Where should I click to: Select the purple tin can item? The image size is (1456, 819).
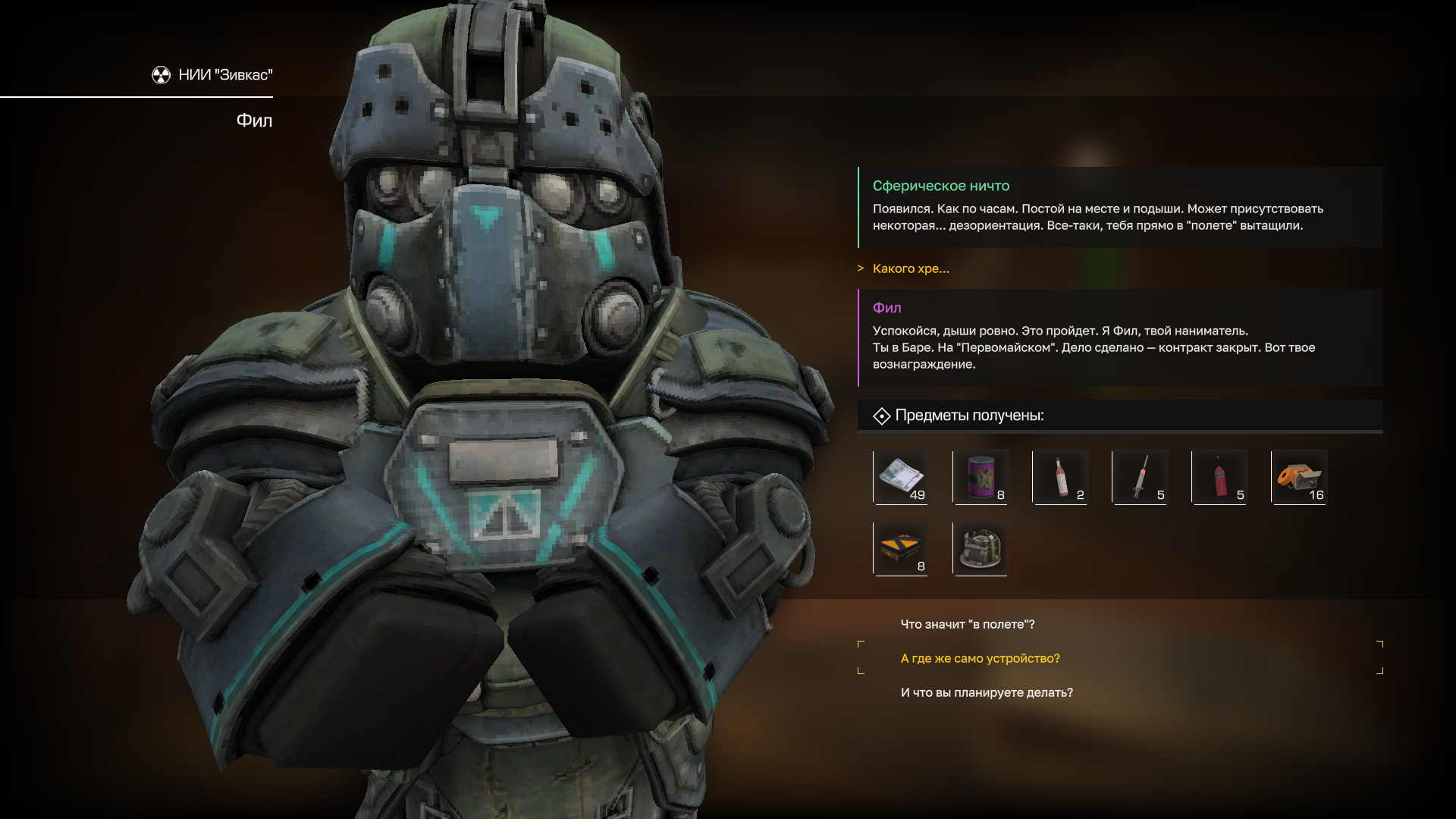[981, 477]
